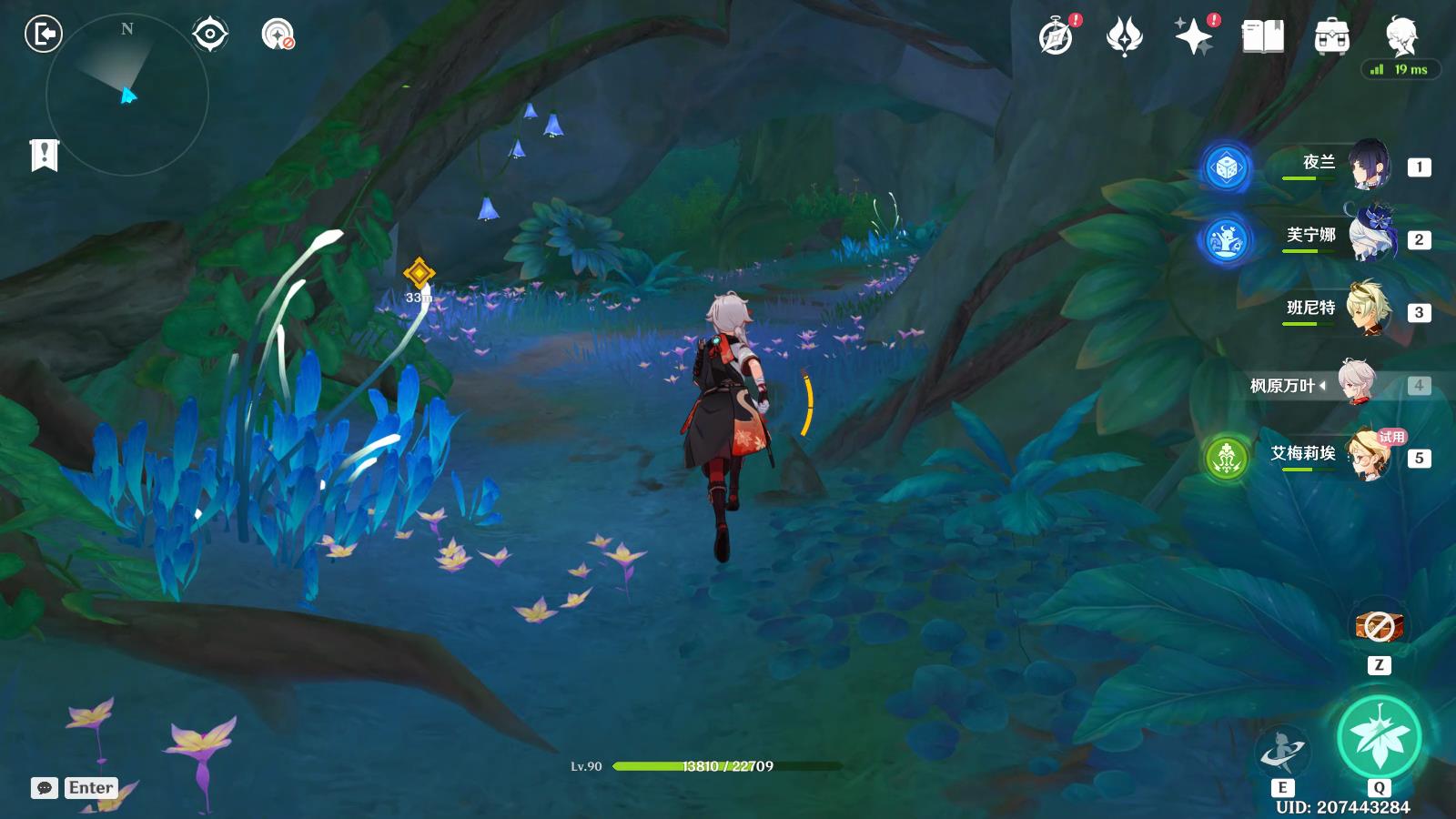Image resolution: width=1456 pixels, height=819 pixels.
Task: Open the chat box speech bubble
Action: (45, 788)
